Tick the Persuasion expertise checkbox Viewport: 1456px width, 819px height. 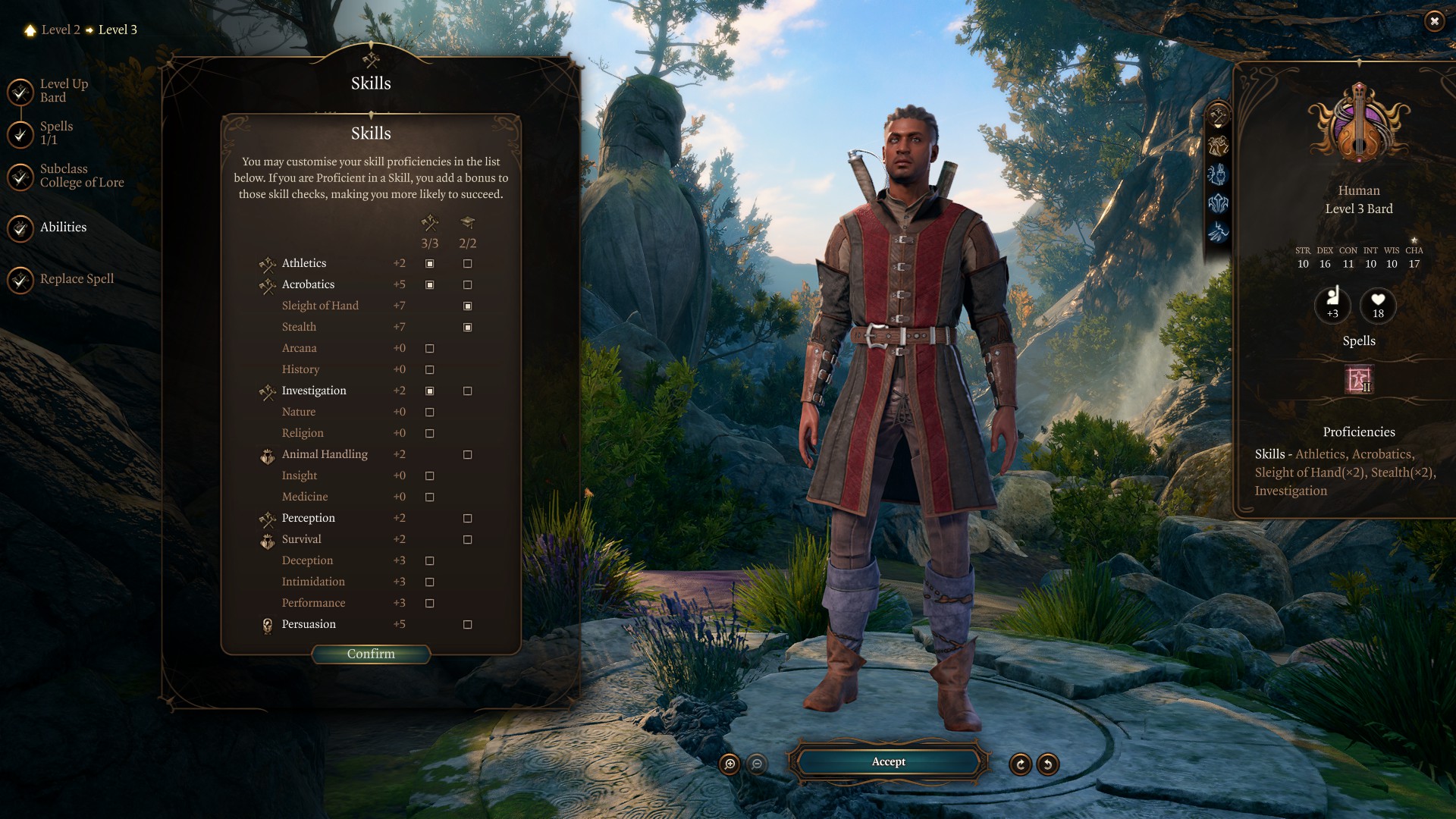click(468, 624)
